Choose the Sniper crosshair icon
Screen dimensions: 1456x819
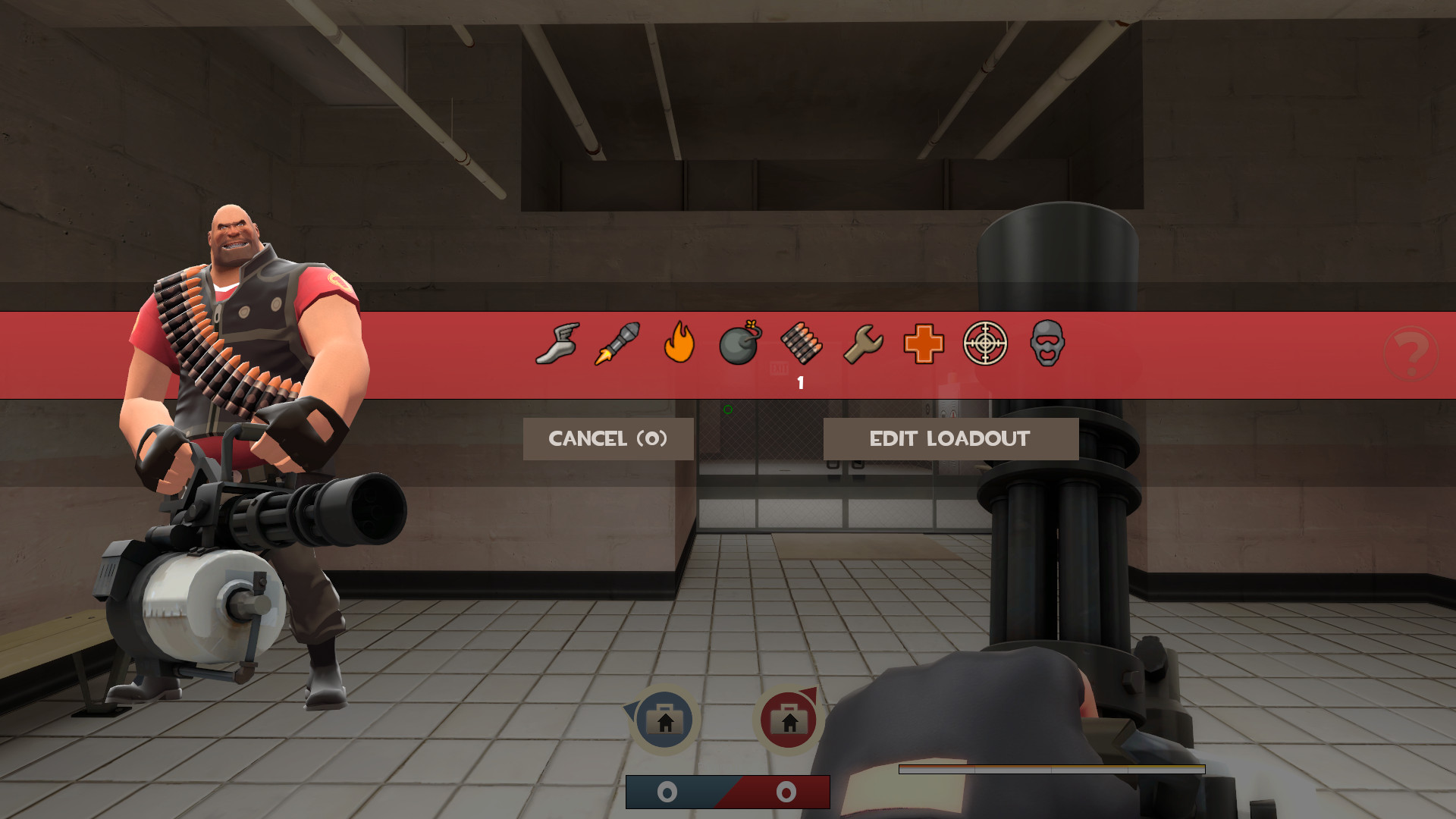coord(984,344)
